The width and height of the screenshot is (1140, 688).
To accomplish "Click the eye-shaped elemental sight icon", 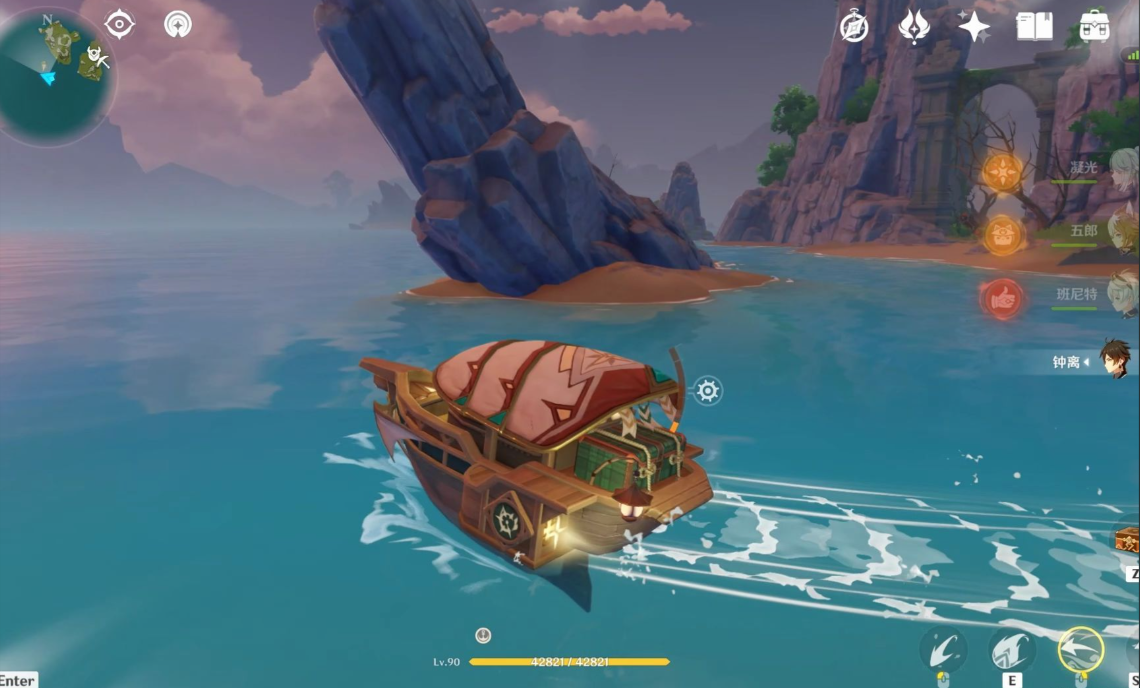I will click(x=120, y=24).
